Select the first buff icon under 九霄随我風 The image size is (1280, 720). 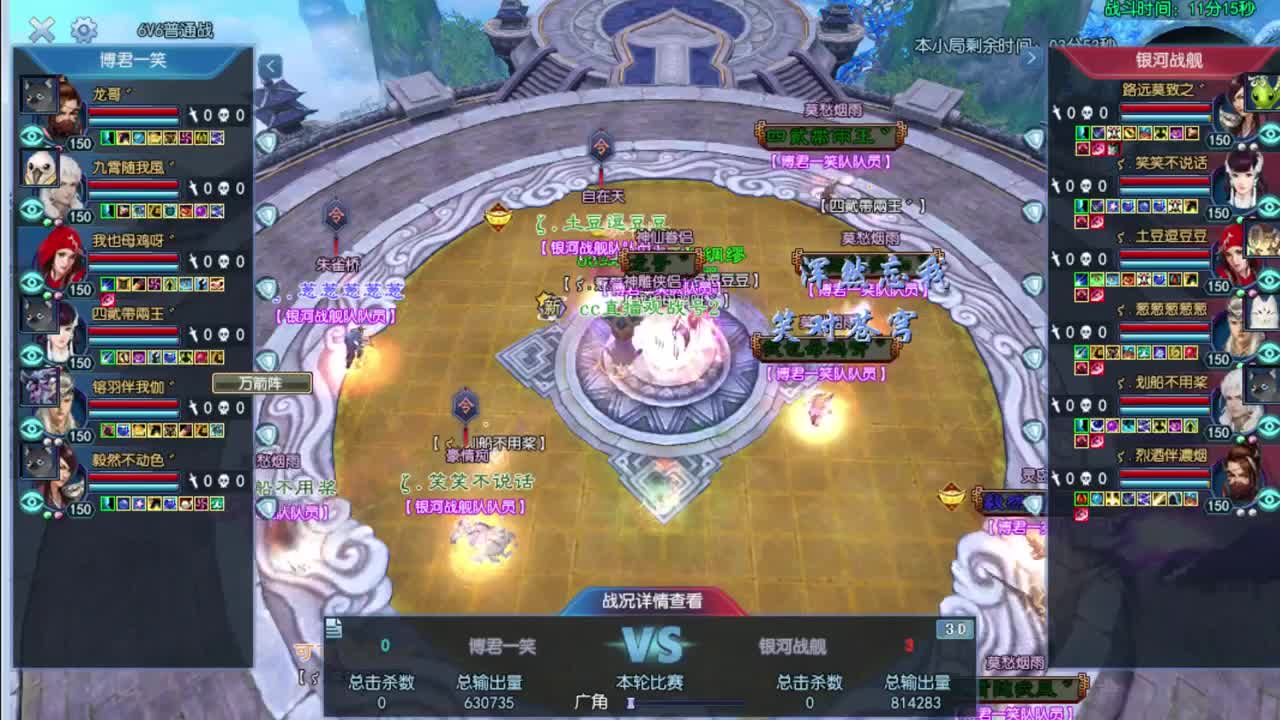point(107,212)
